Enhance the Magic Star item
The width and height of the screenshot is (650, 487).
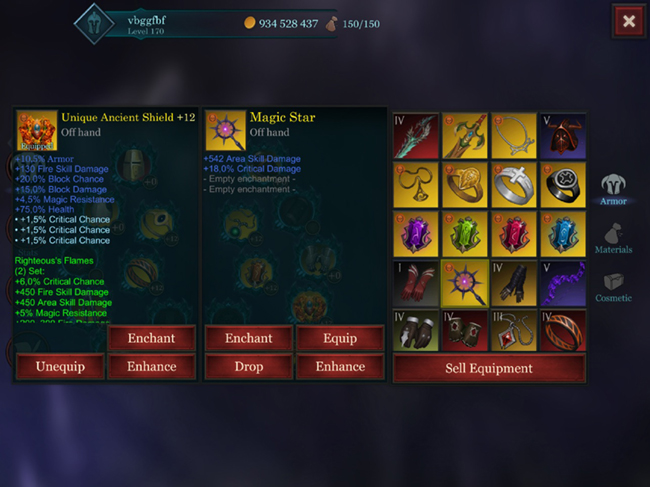point(340,366)
